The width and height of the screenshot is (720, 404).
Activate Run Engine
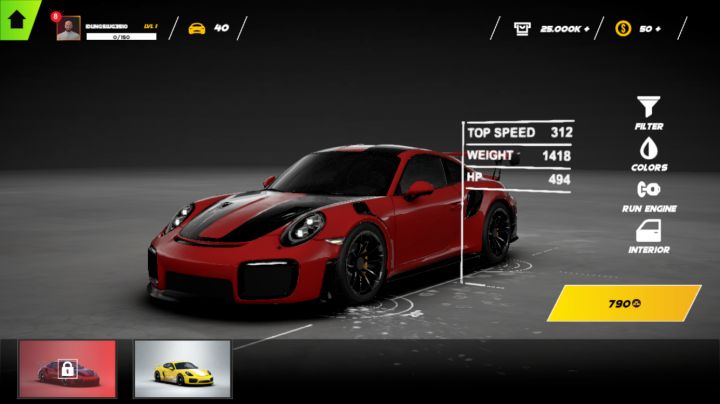click(x=648, y=193)
